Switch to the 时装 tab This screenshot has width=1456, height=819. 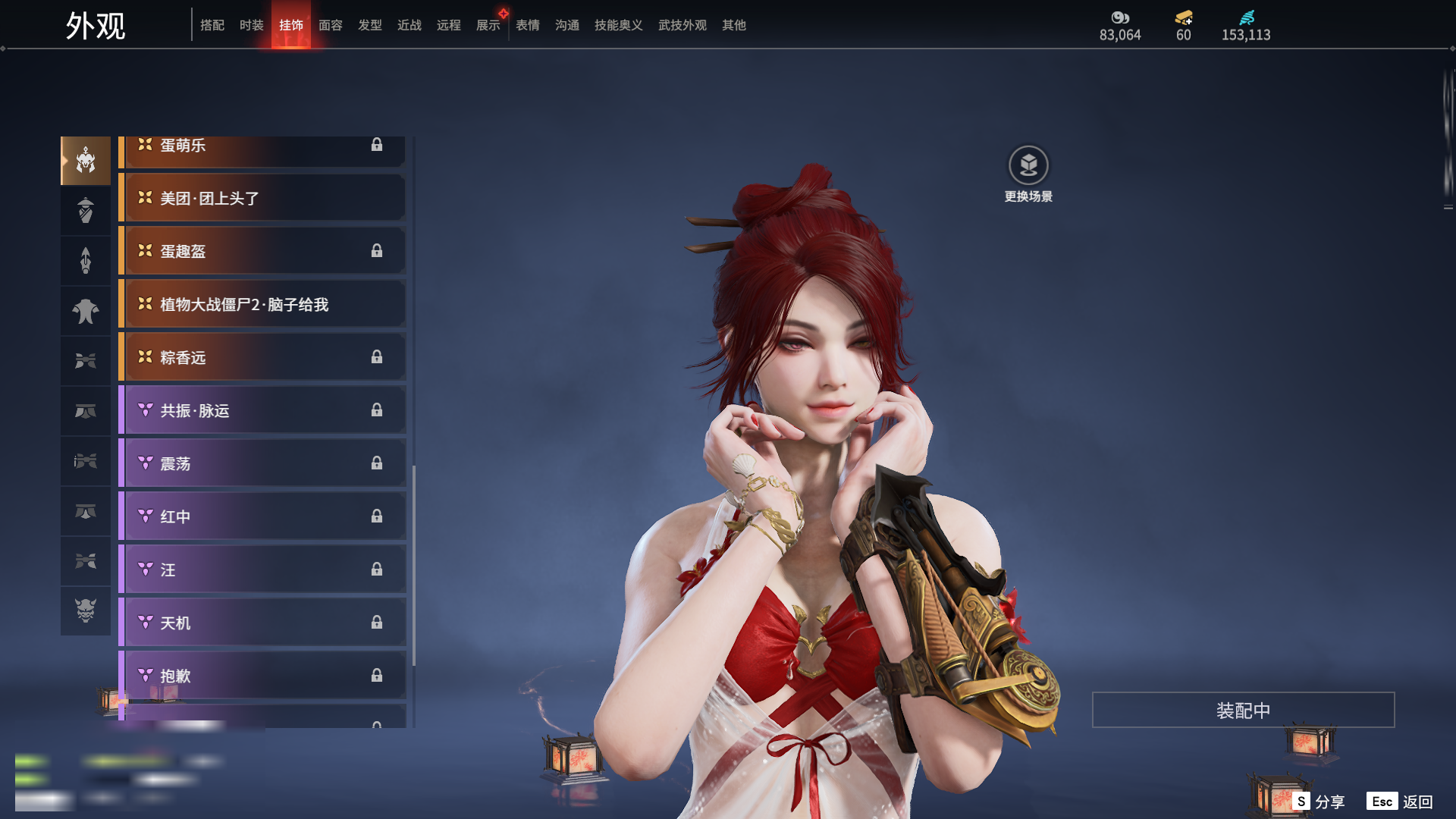[x=251, y=25]
